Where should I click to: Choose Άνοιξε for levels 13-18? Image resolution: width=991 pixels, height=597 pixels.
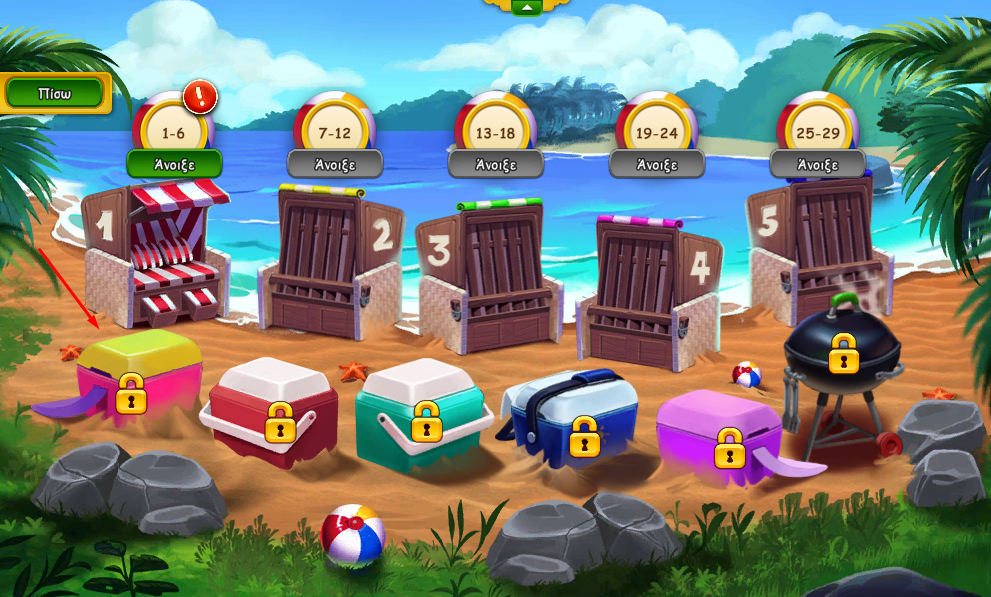(496, 164)
